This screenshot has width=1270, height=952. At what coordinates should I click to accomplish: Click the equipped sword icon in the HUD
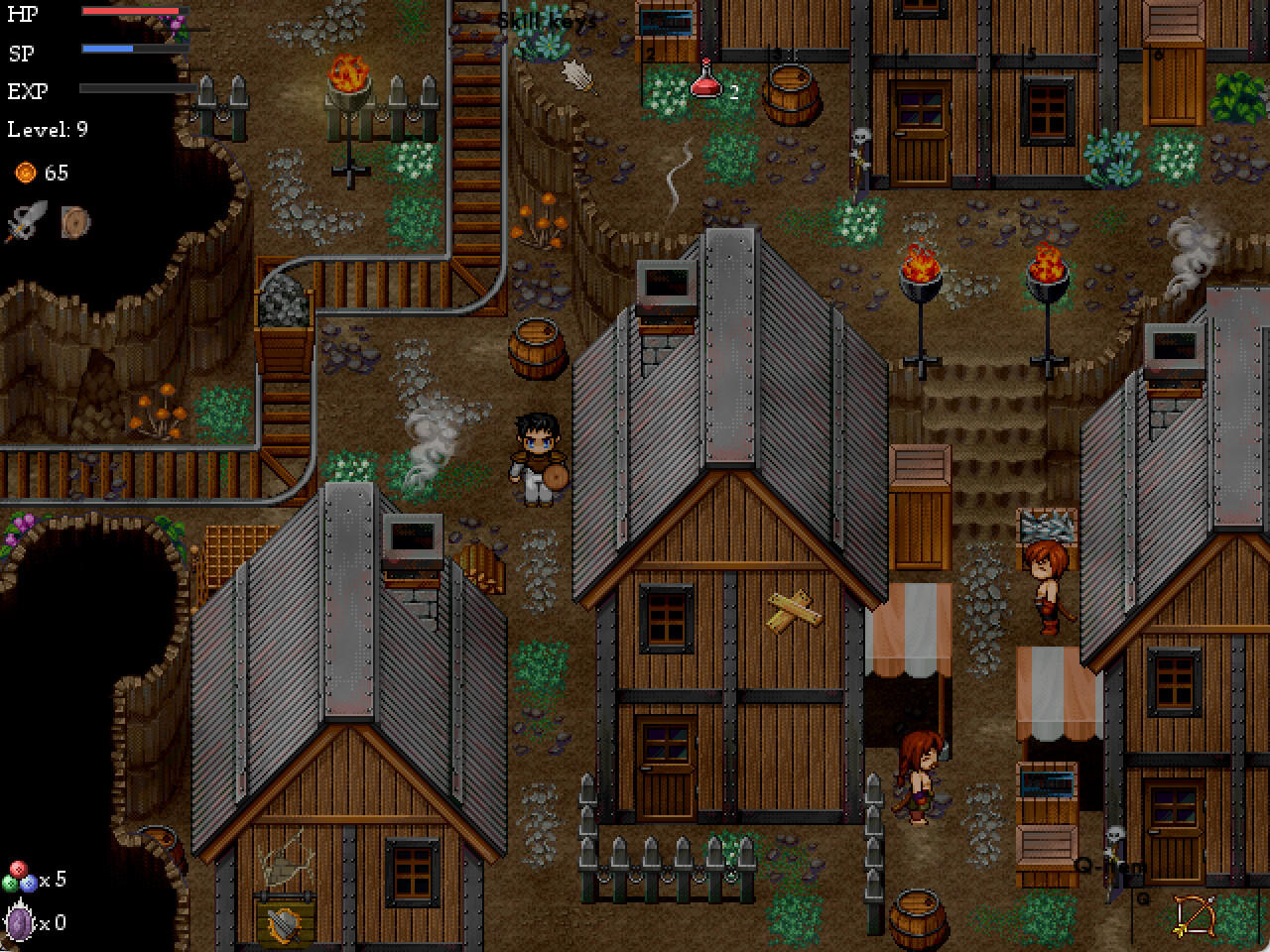pos(25,220)
